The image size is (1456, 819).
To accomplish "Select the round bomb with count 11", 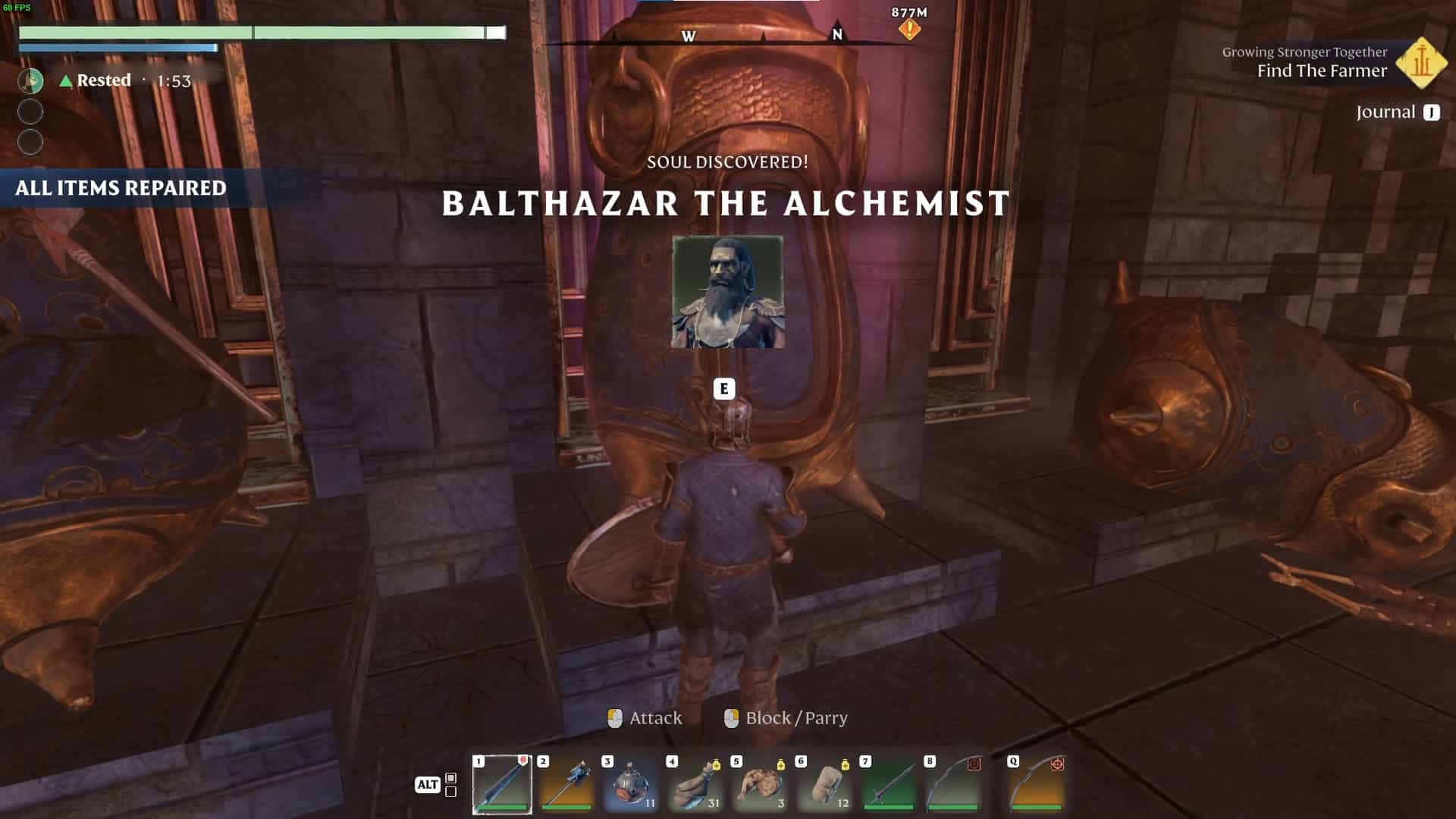I will 631,784.
